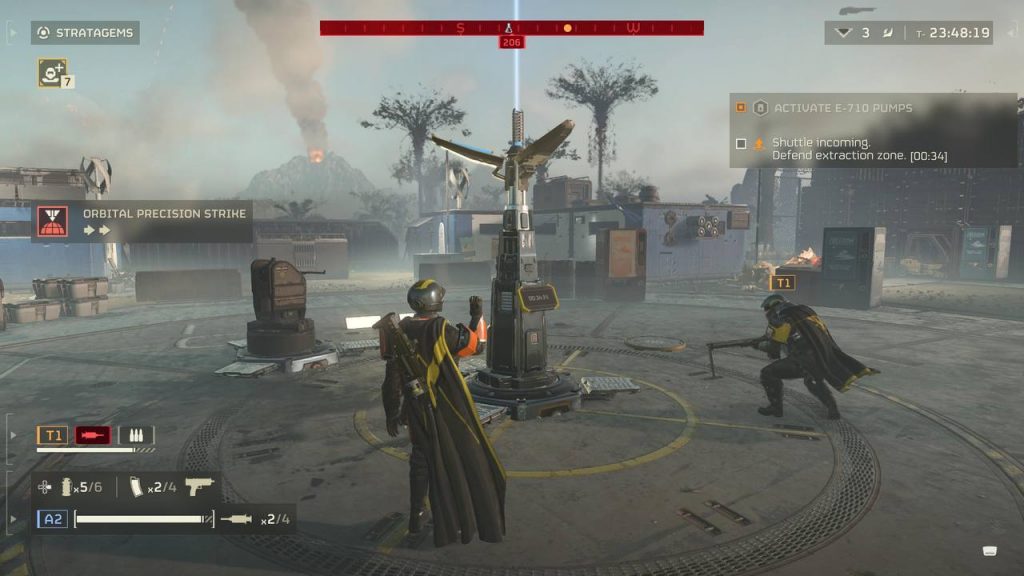Select the Shuttle incoming objective entry
This screenshot has width=1024, height=576.
click(x=858, y=149)
